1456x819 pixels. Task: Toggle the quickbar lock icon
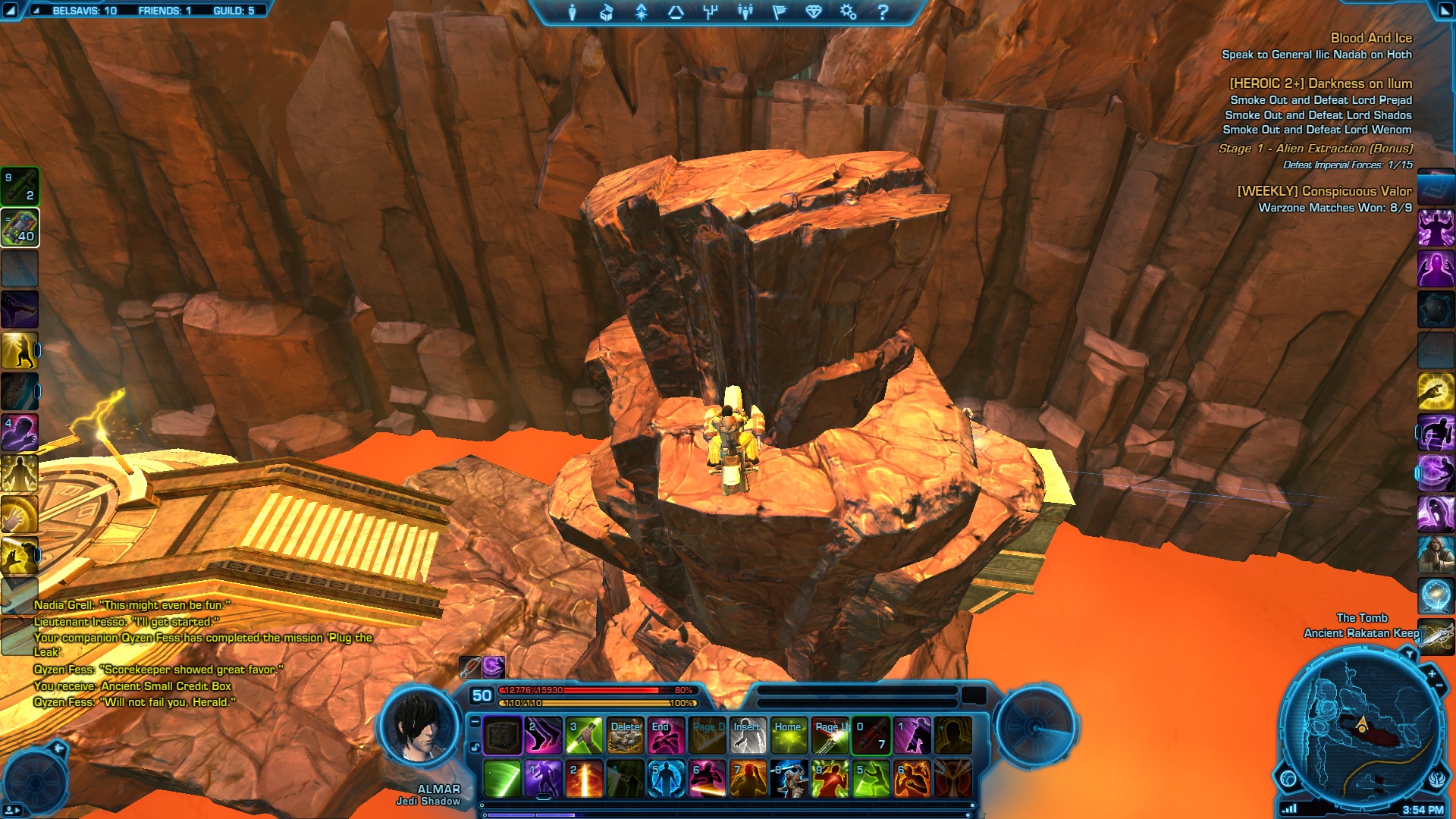pyautogui.click(x=475, y=747)
